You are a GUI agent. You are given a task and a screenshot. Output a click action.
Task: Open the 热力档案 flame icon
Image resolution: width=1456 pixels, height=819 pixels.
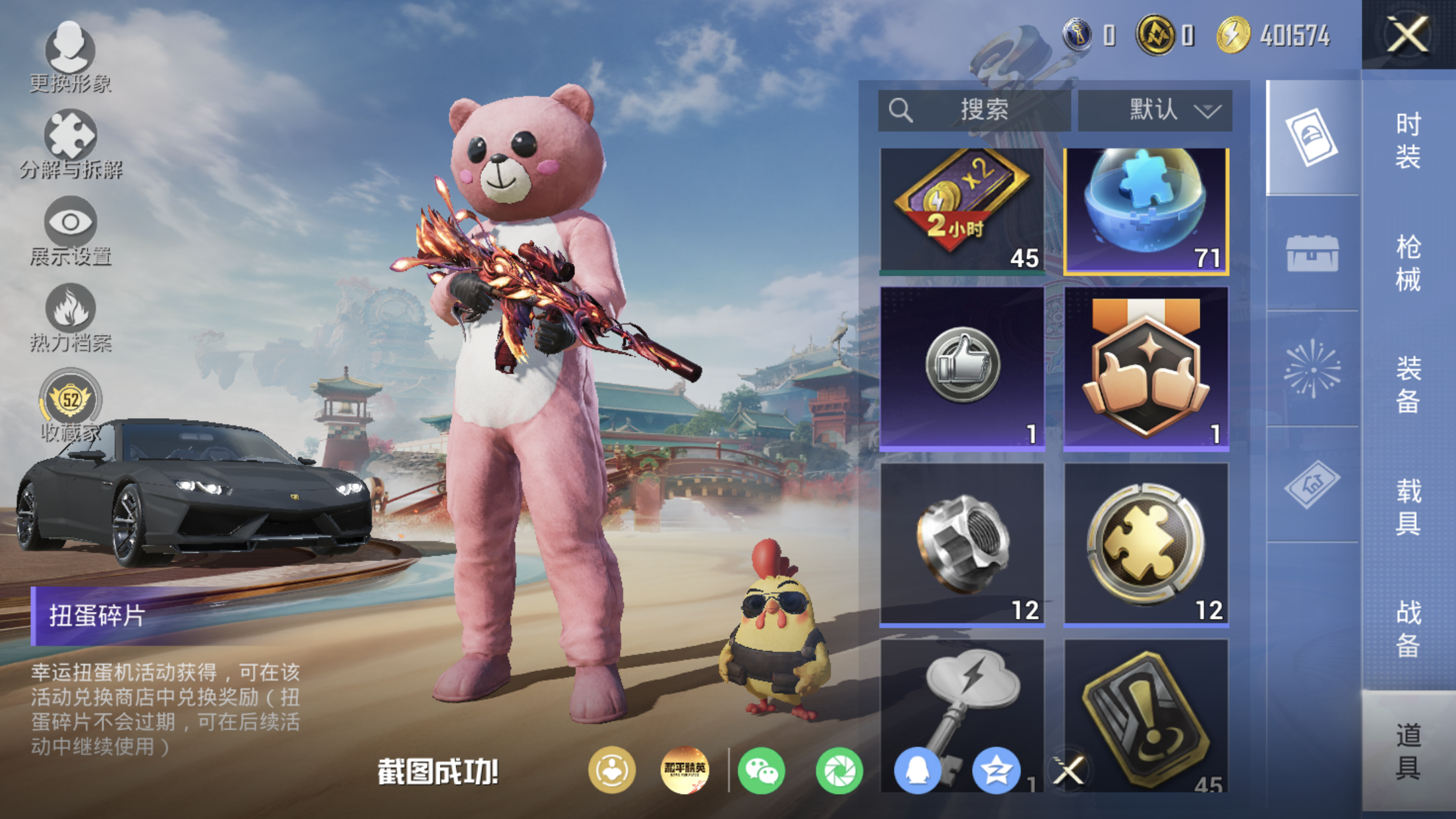pos(71,317)
